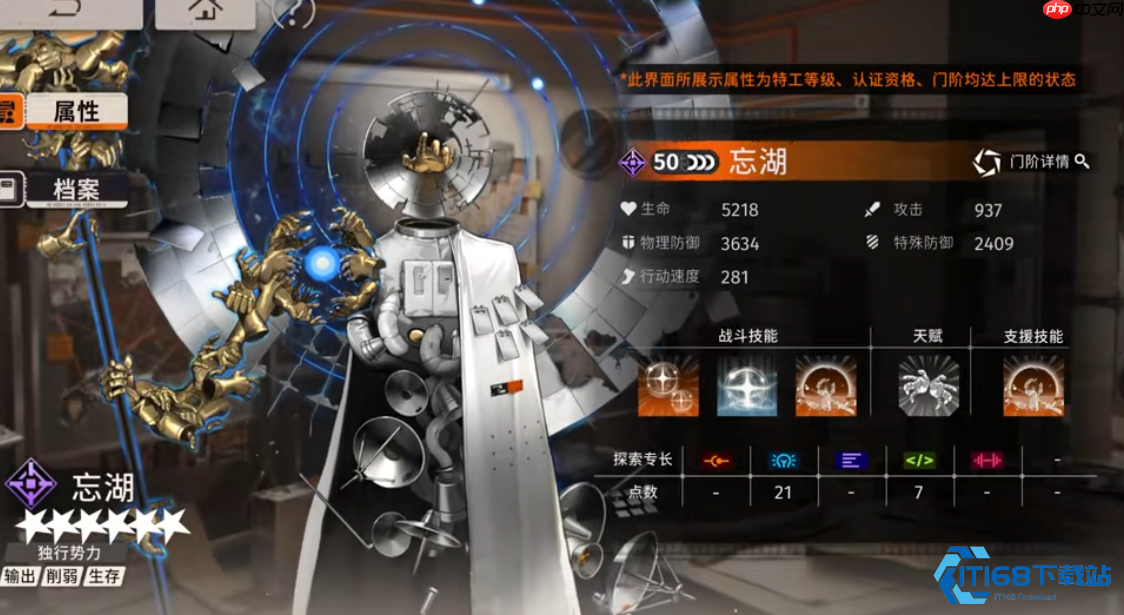This screenshot has width=1124, height=615.
Task: Select the third icon under 战斗技能
Action: click(826, 386)
